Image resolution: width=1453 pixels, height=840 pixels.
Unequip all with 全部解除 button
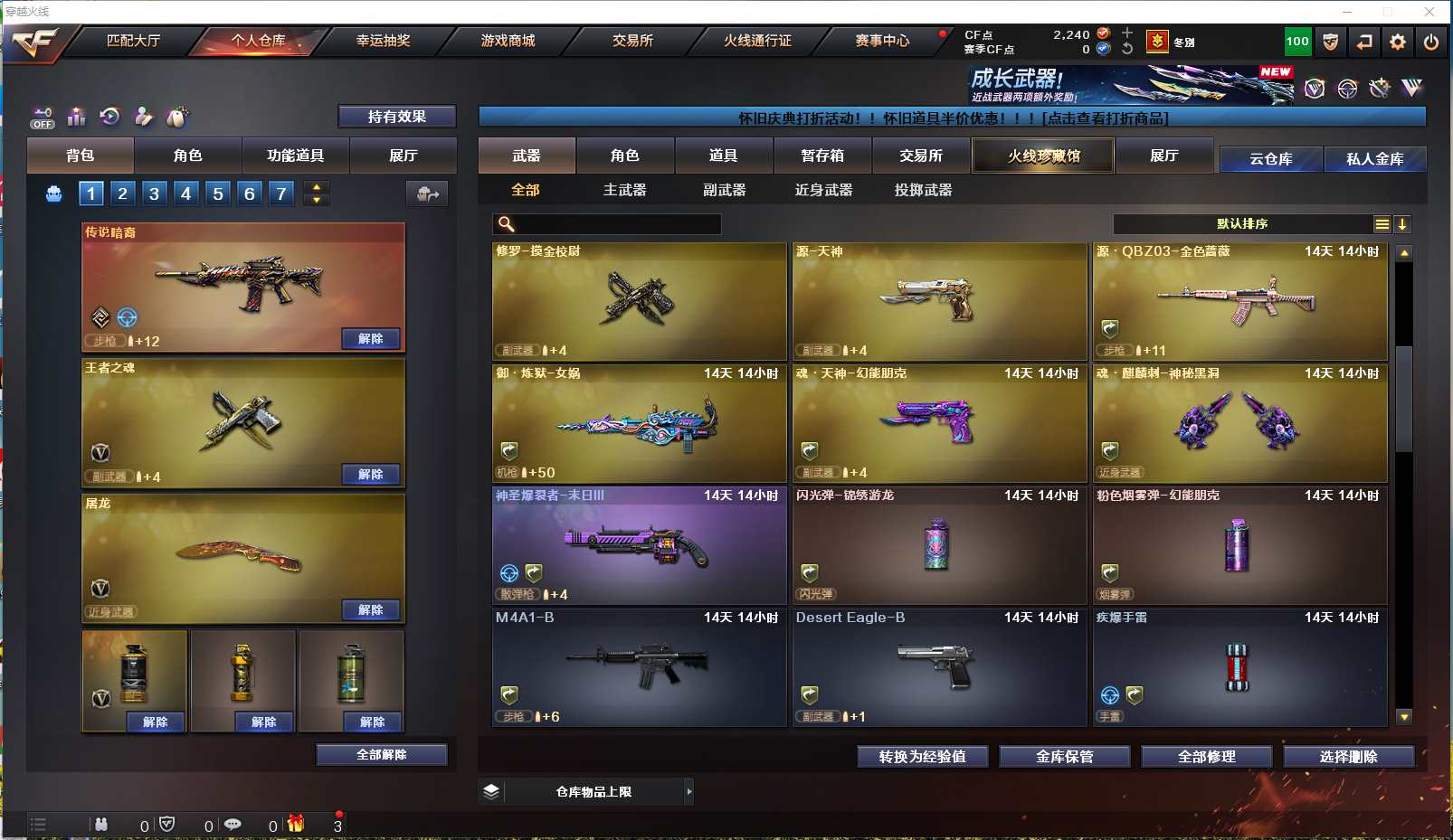click(x=381, y=755)
